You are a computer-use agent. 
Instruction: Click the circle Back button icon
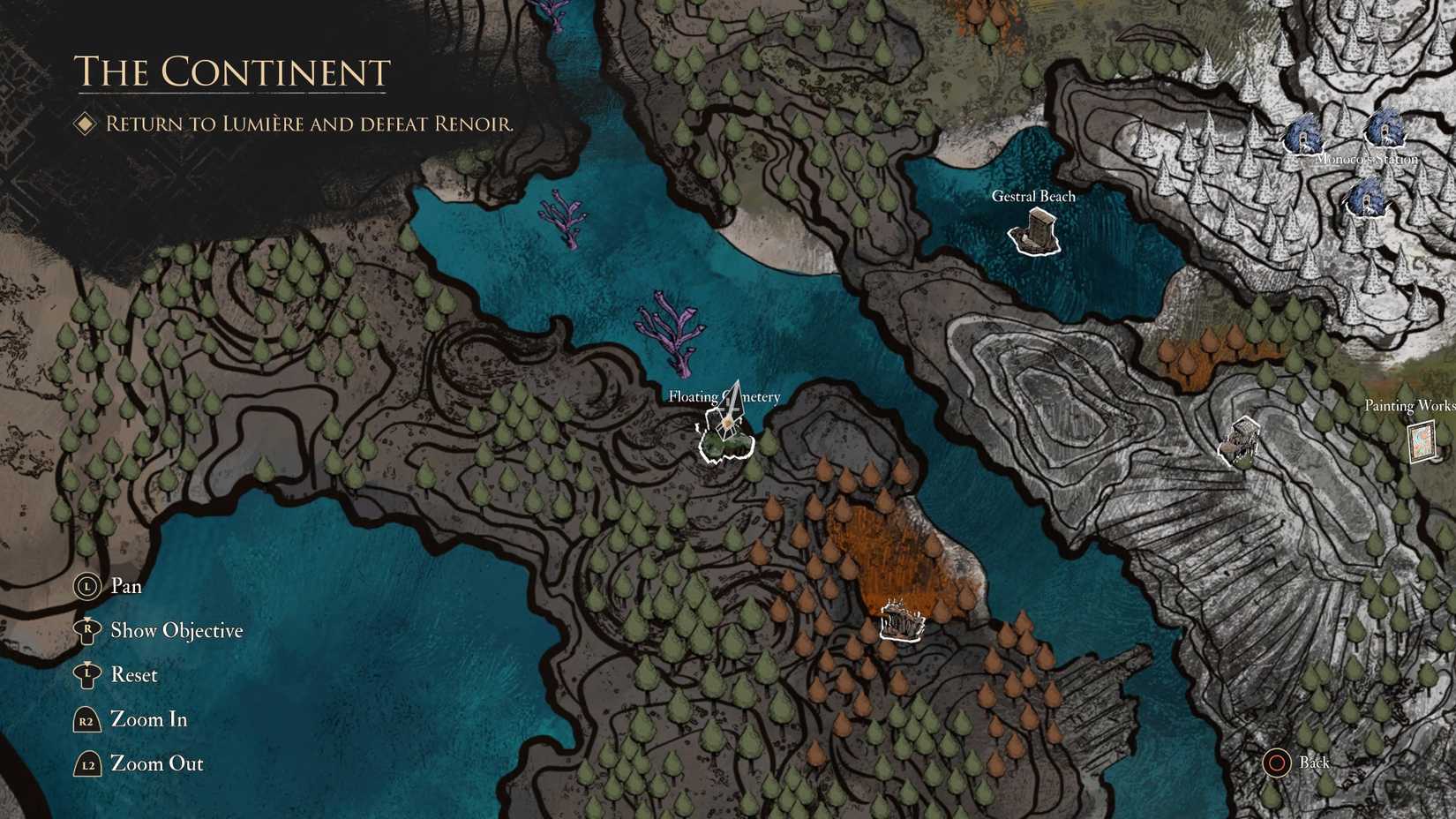click(x=1277, y=763)
